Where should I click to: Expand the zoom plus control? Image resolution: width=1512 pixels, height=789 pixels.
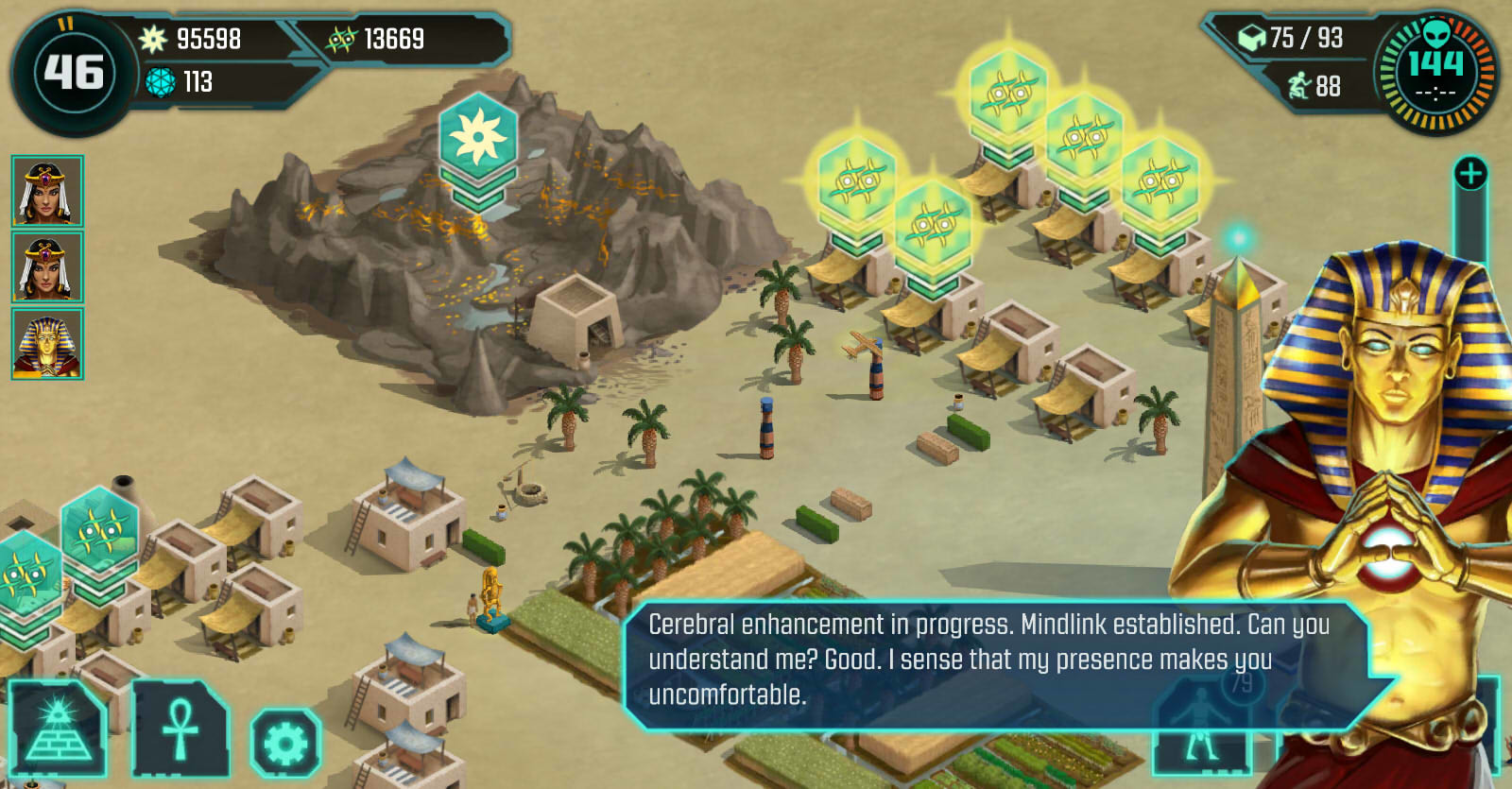(1469, 172)
